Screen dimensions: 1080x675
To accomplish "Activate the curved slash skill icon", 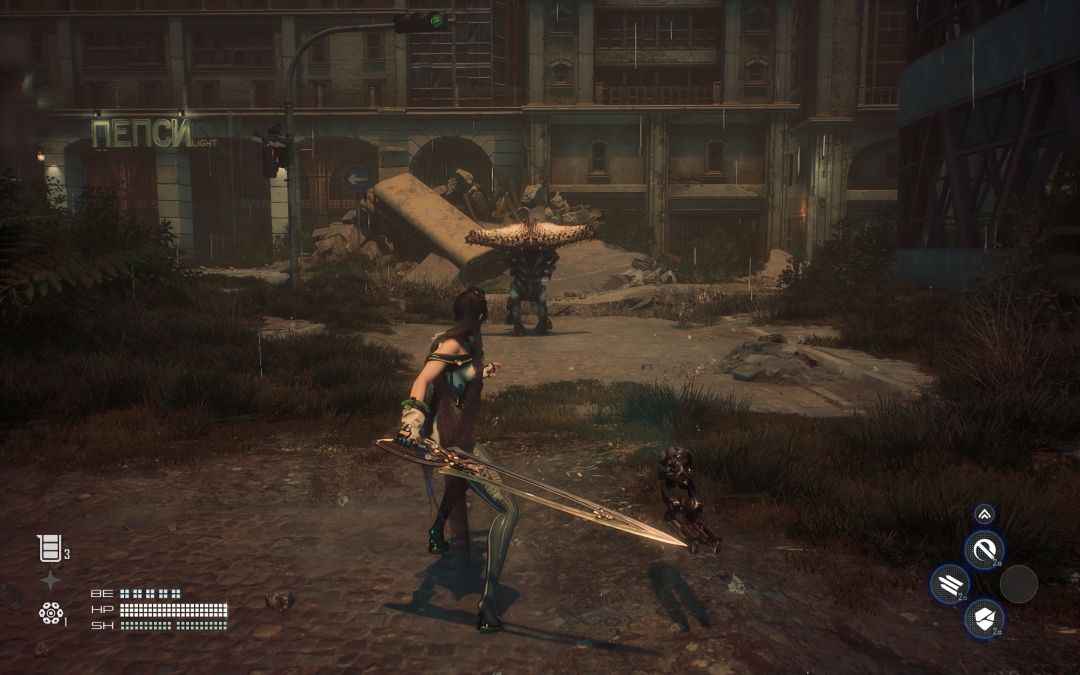I will point(983,549).
